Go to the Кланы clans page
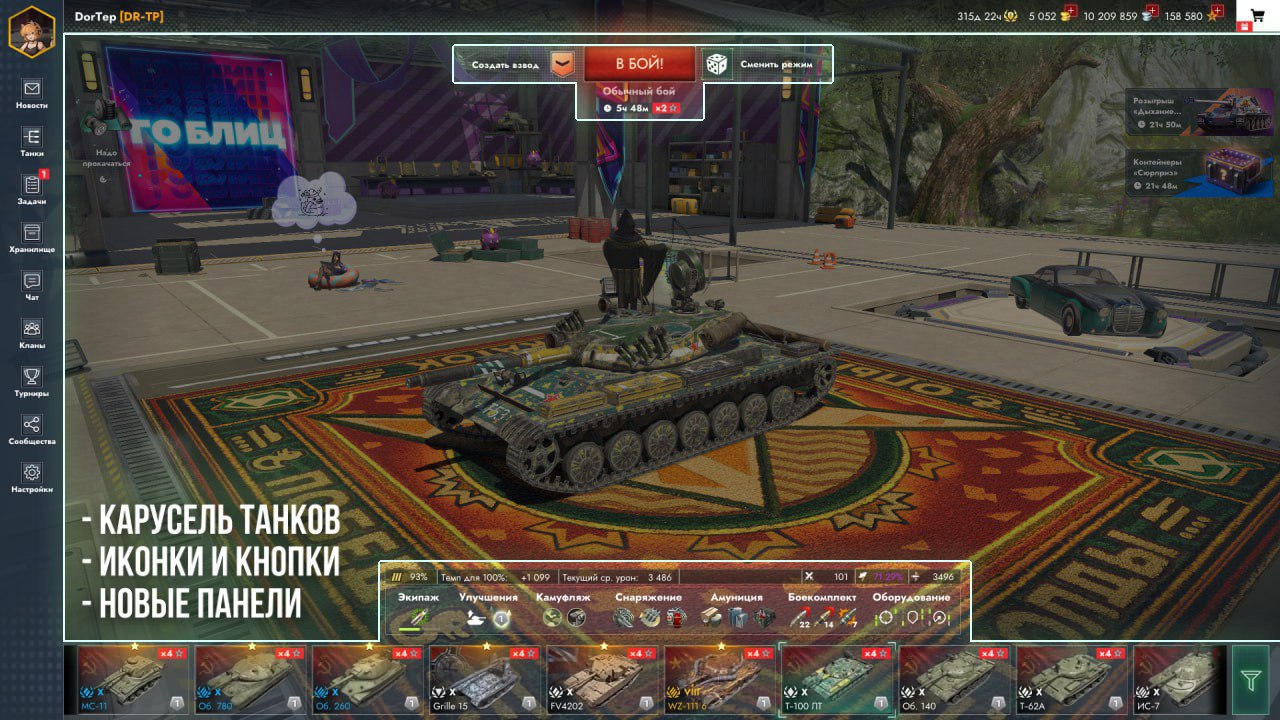1280x720 pixels. click(32, 334)
